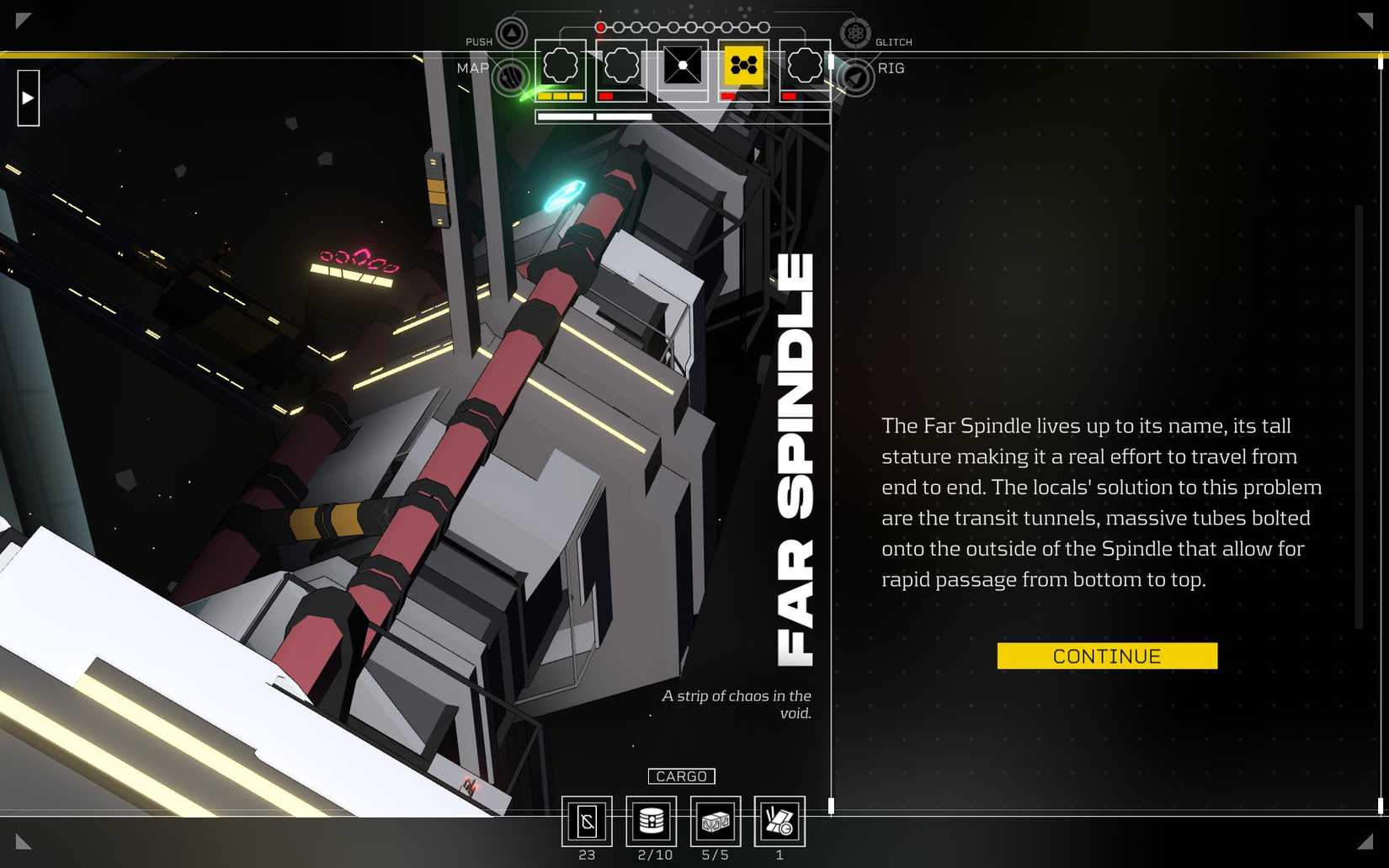
Task: Open the Cargo label panel
Action: 681,776
